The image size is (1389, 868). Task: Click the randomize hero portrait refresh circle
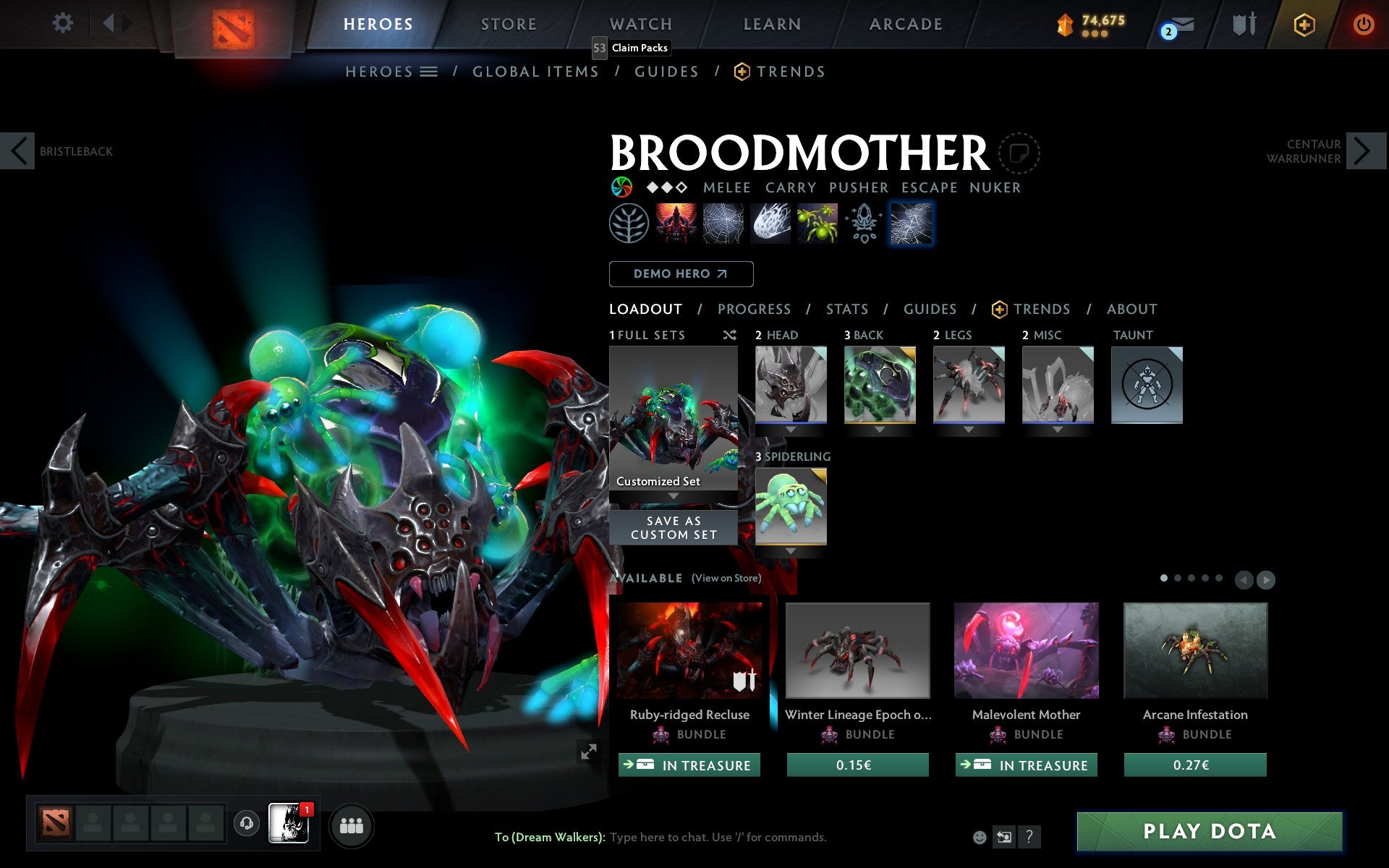click(x=1020, y=153)
